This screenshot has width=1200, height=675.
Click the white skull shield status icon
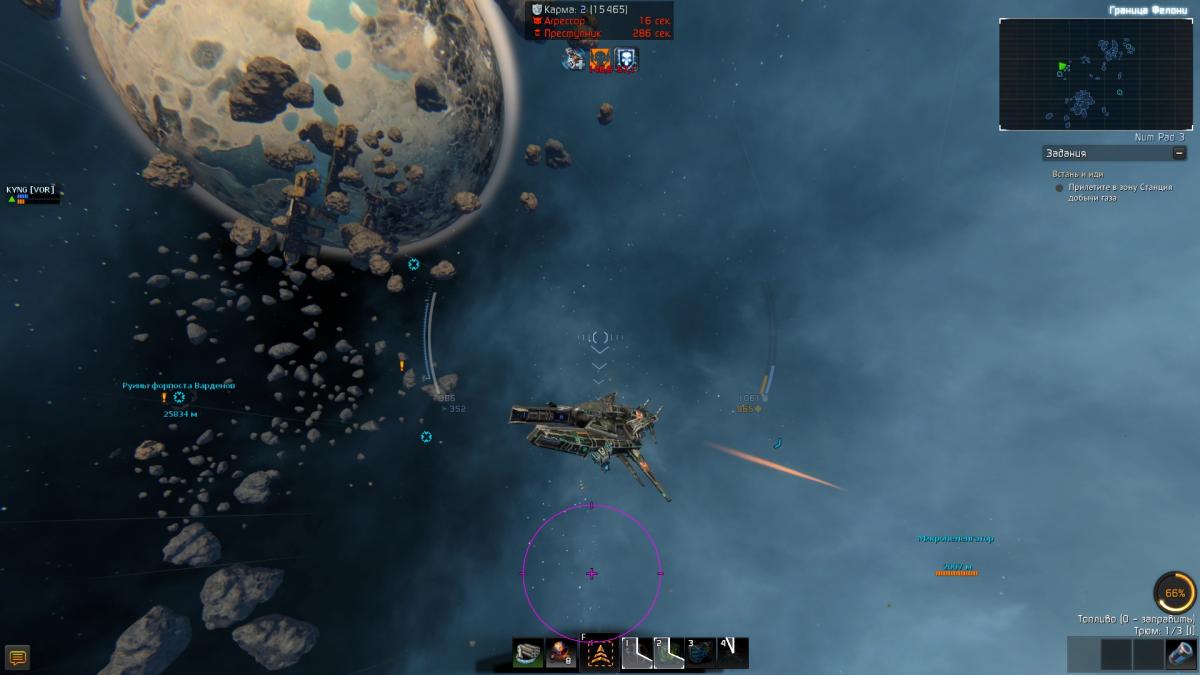pyautogui.click(x=625, y=59)
